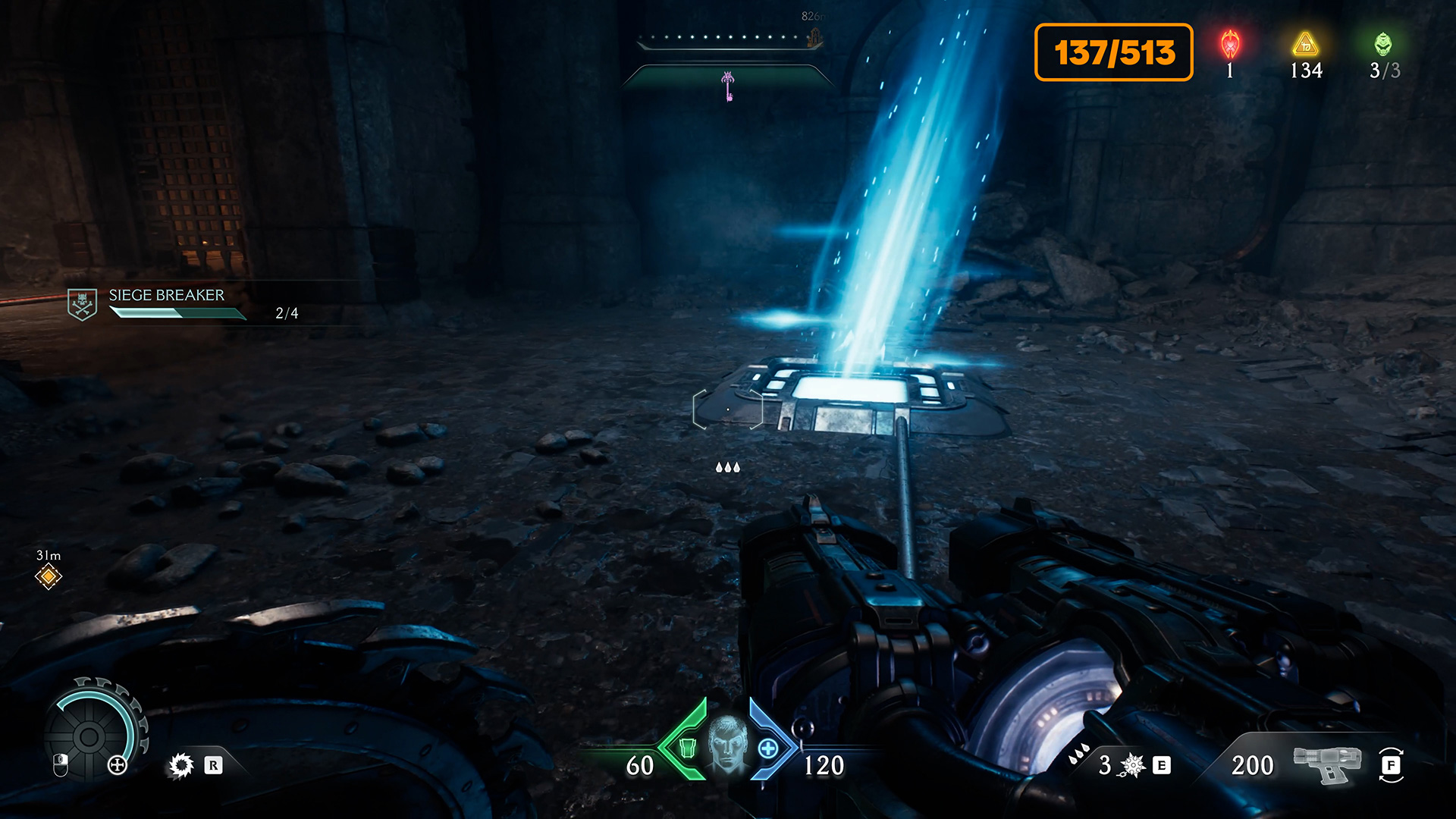Select the yellow gold currency icon

pos(1305,45)
